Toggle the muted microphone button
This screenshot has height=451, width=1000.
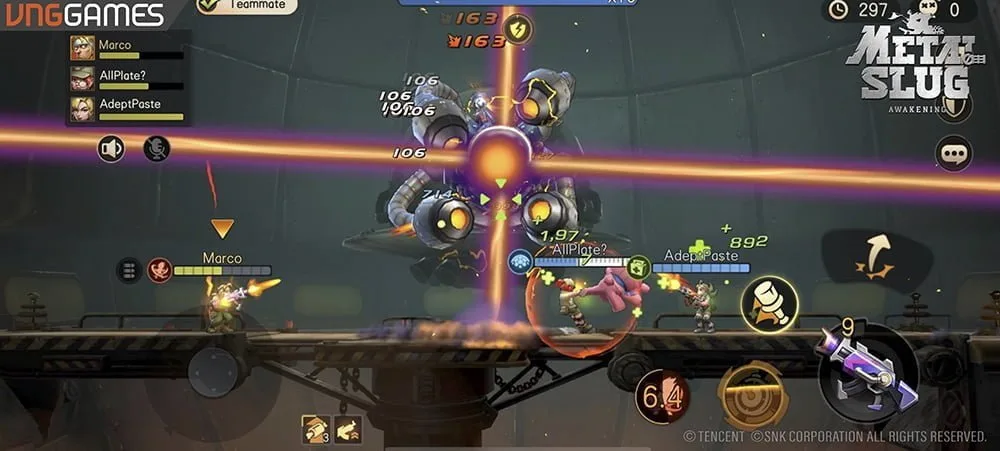point(156,149)
